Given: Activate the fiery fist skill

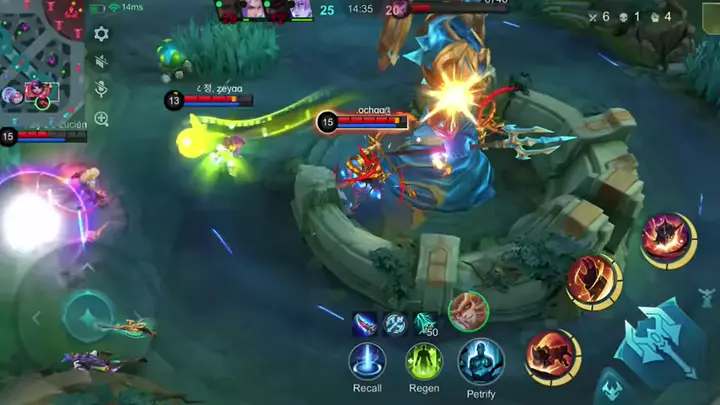Looking at the screenshot, I should click(593, 281).
